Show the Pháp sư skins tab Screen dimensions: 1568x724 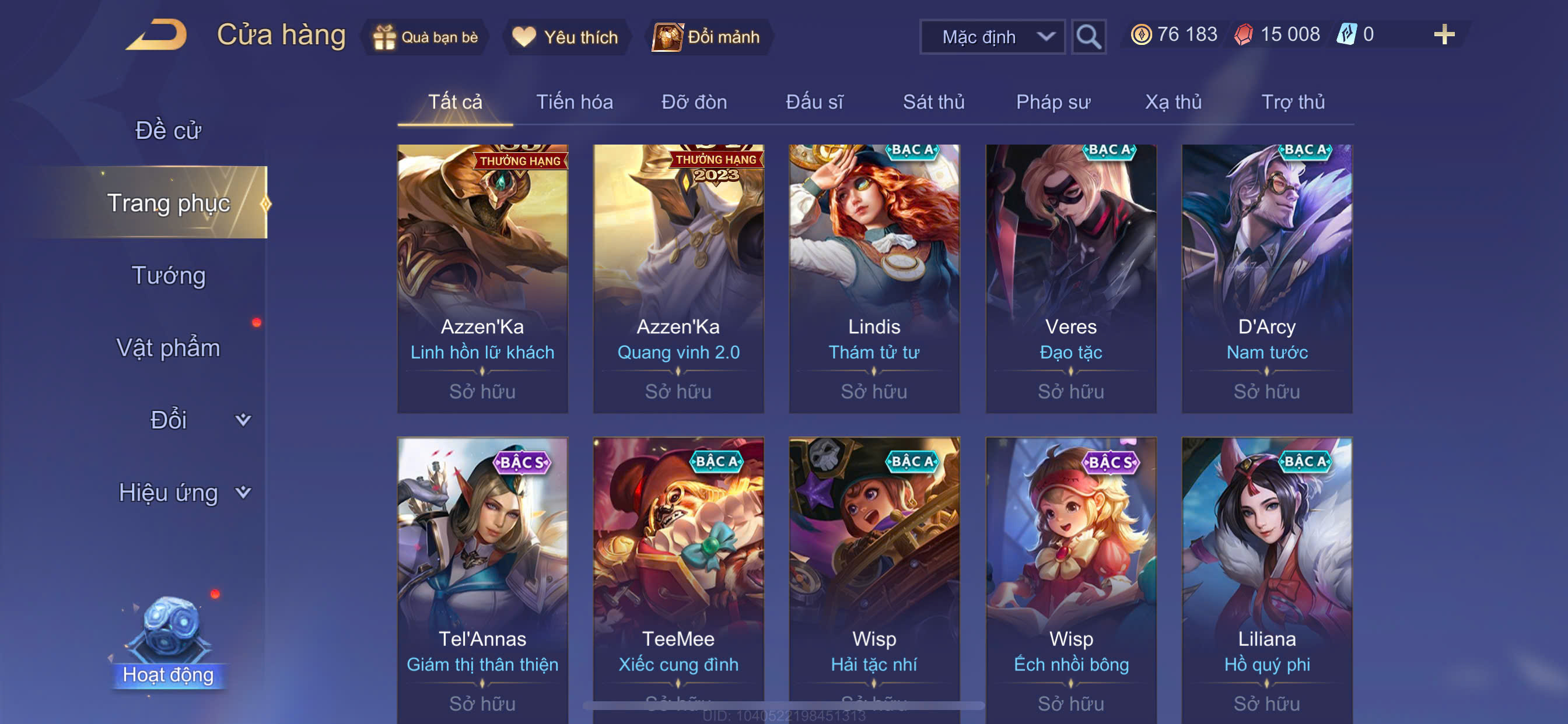tap(1053, 102)
